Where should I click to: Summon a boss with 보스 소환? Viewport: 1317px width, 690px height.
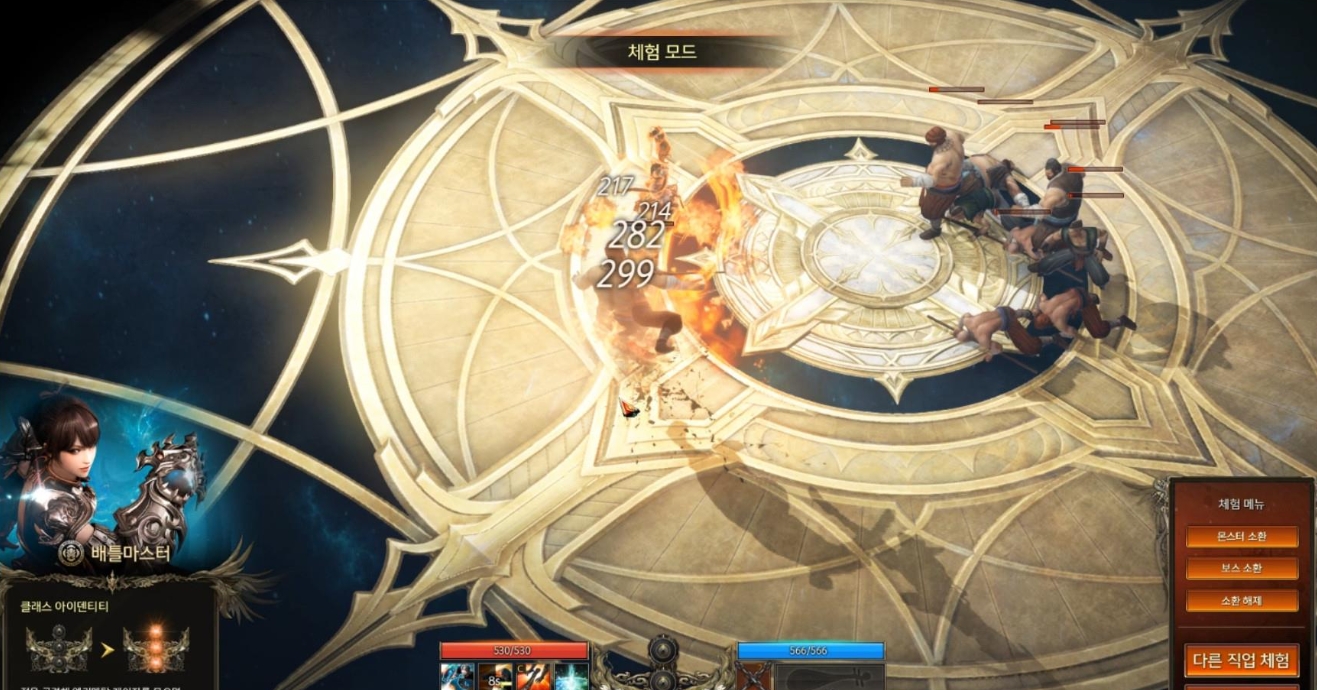point(1241,569)
